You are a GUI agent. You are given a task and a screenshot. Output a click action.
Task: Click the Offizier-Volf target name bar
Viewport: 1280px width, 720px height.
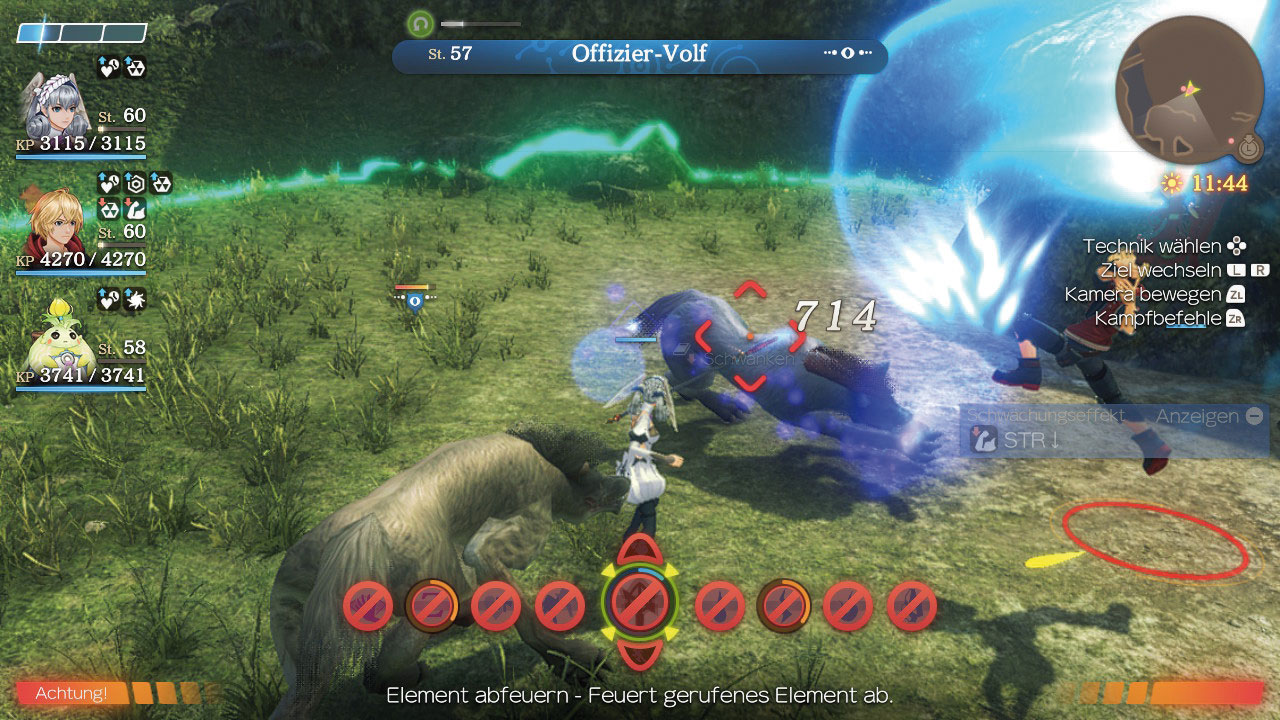(x=639, y=54)
